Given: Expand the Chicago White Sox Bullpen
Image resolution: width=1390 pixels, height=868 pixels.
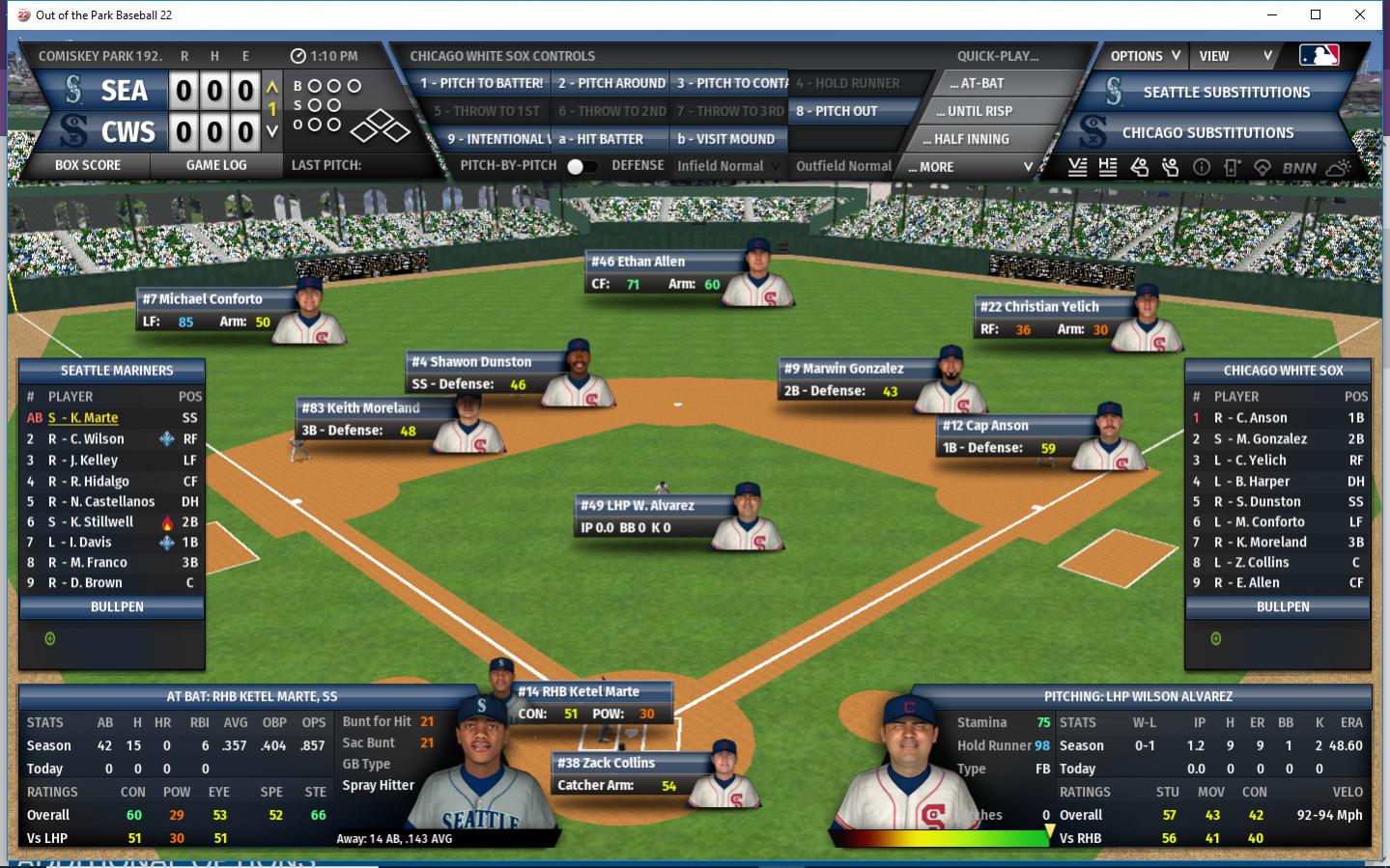Looking at the screenshot, I should pos(1283,607).
